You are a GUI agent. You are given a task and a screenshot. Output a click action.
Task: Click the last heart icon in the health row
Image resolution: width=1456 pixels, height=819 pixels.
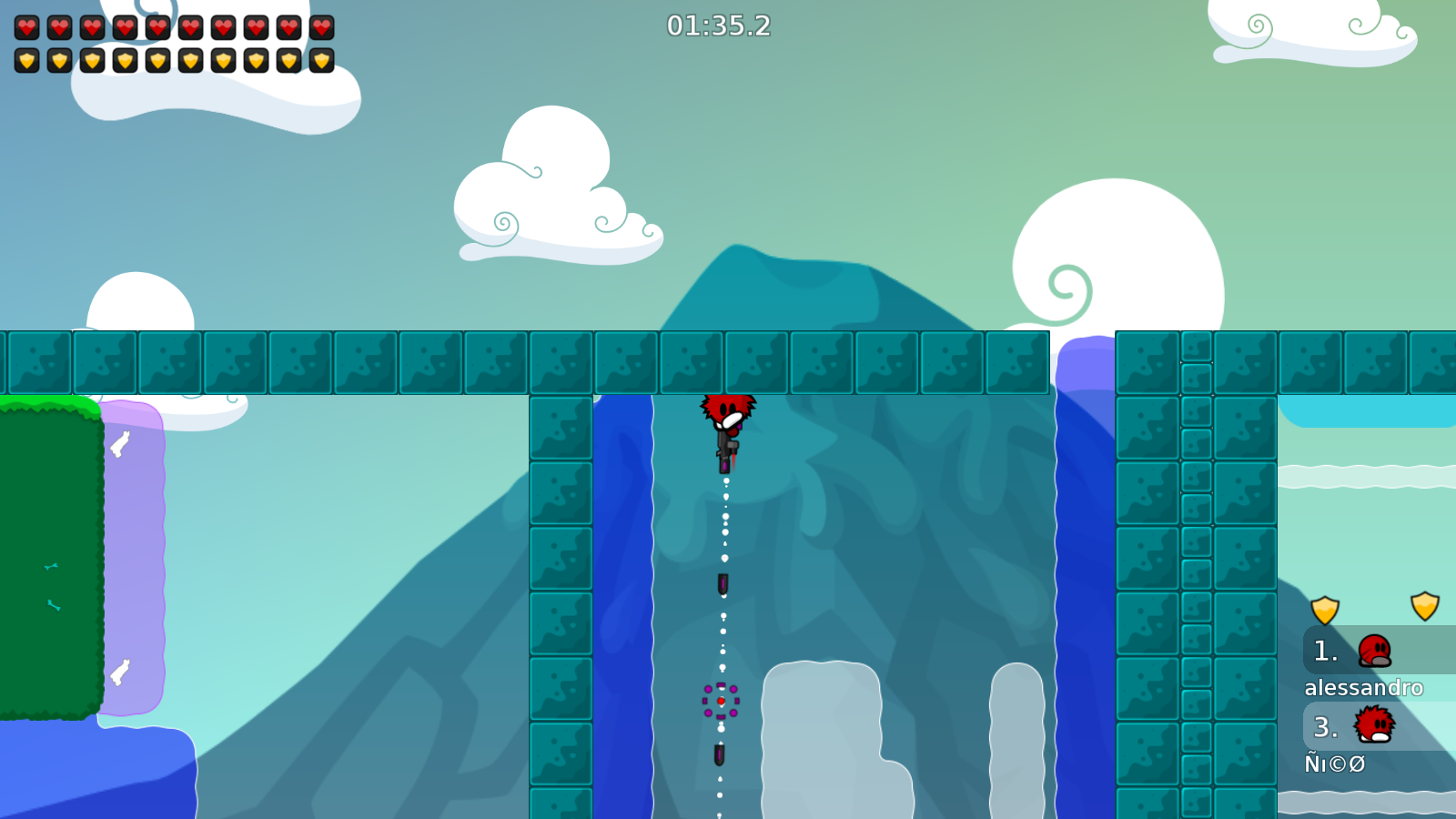click(320, 25)
